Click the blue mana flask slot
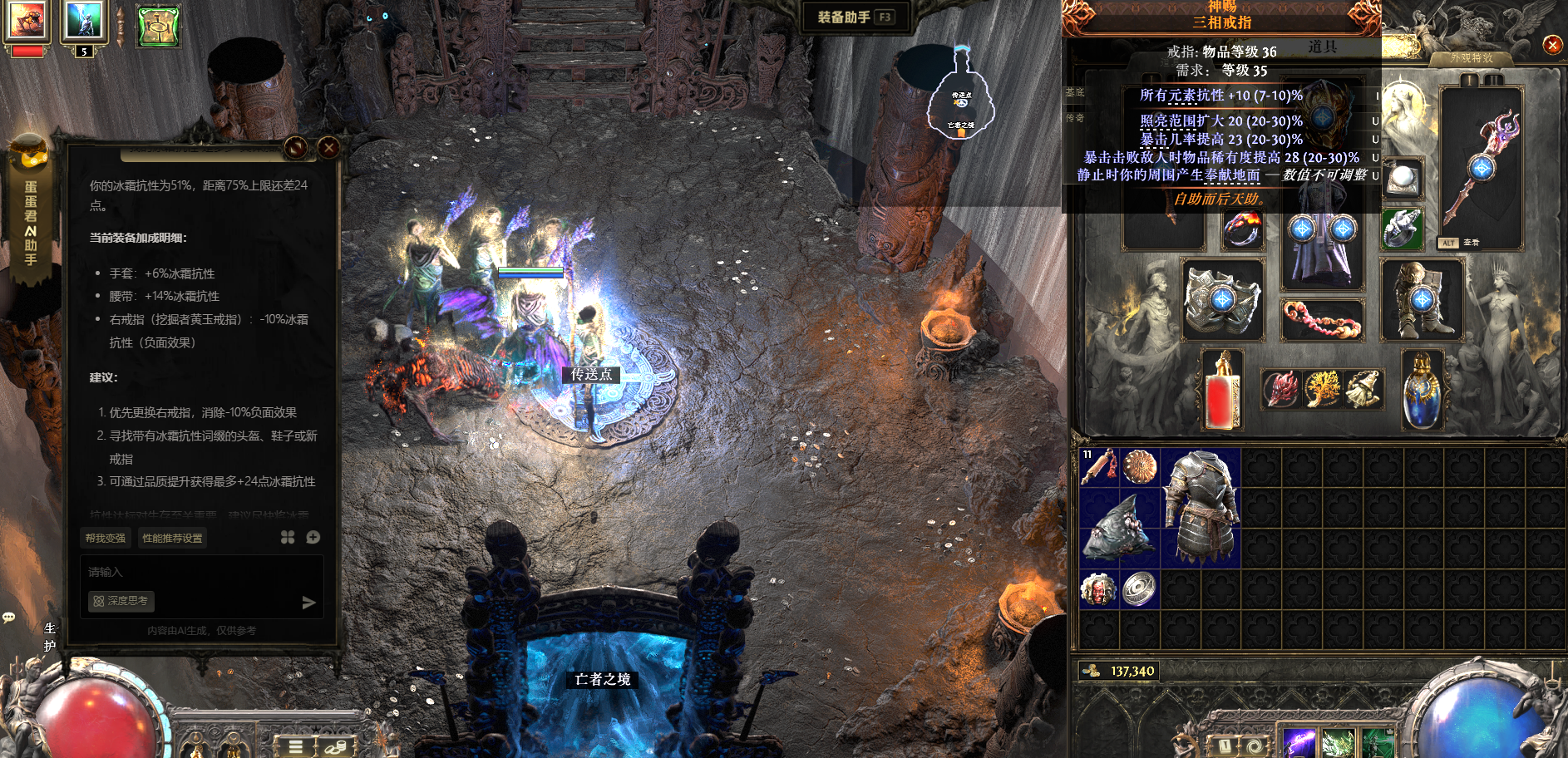 1422,391
